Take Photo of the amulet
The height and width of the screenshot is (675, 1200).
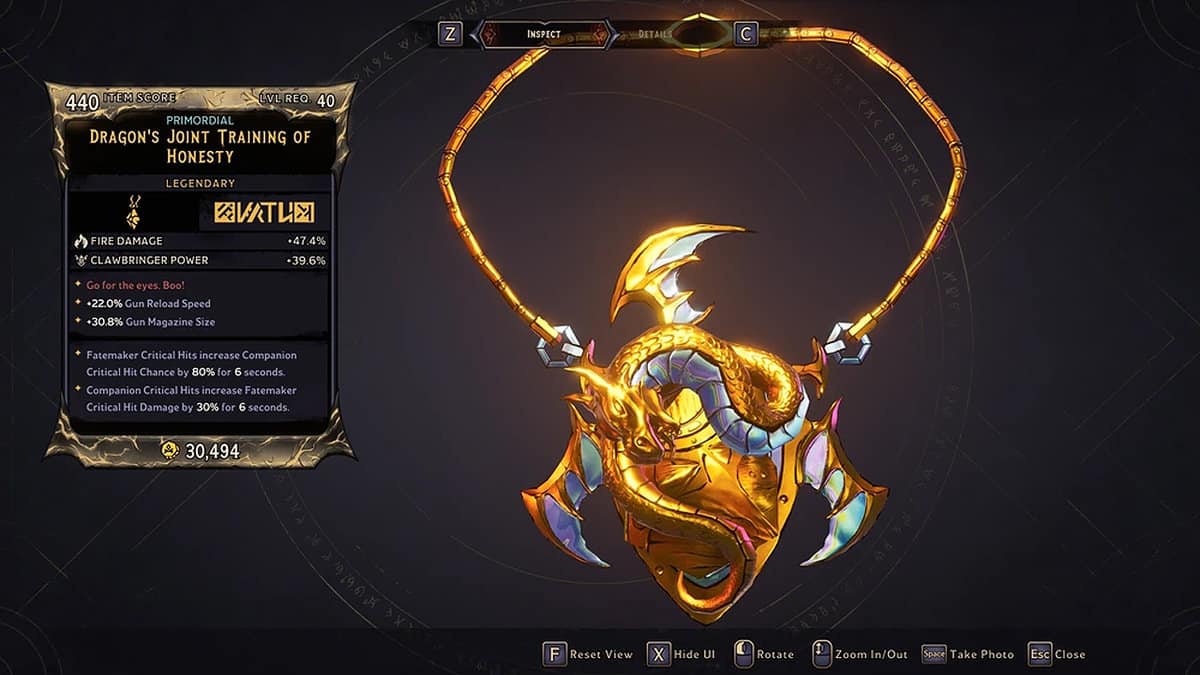click(x=967, y=654)
